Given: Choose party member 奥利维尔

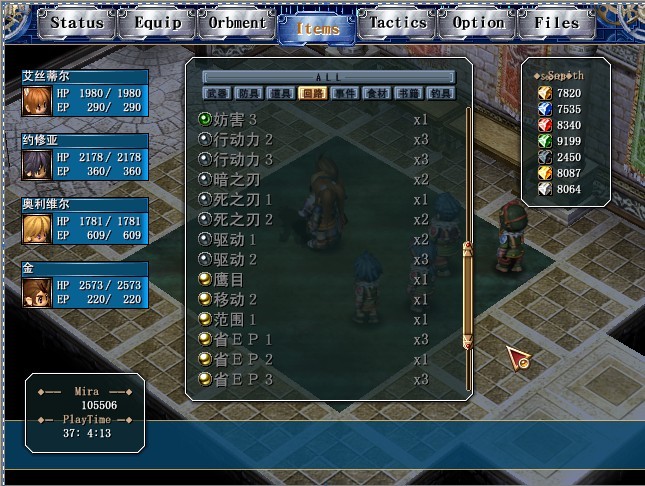Looking at the screenshot, I should pyautogui.click(x=84, y=220).
